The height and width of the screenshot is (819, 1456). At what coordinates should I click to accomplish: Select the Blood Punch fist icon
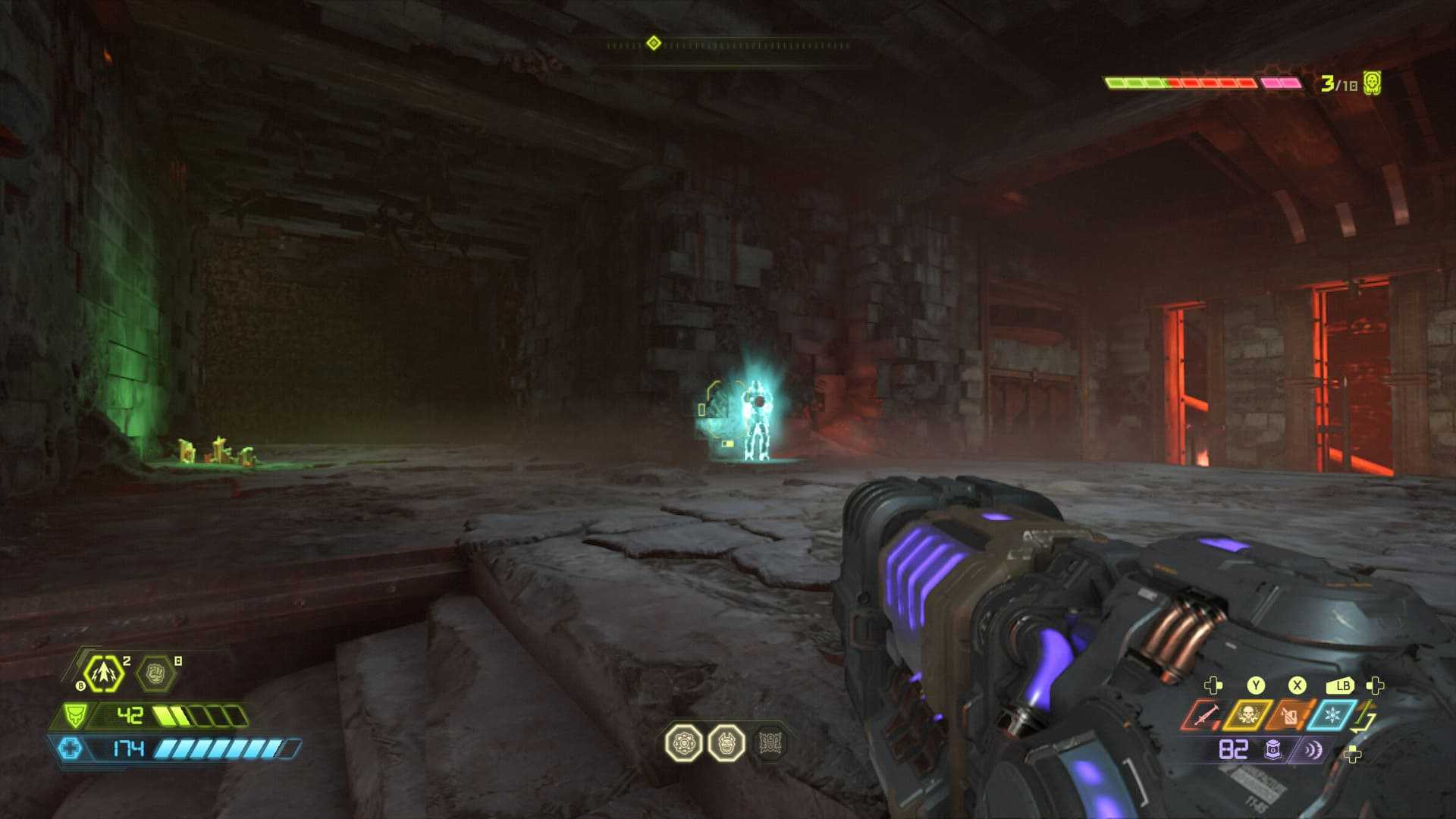click(155, 673)
